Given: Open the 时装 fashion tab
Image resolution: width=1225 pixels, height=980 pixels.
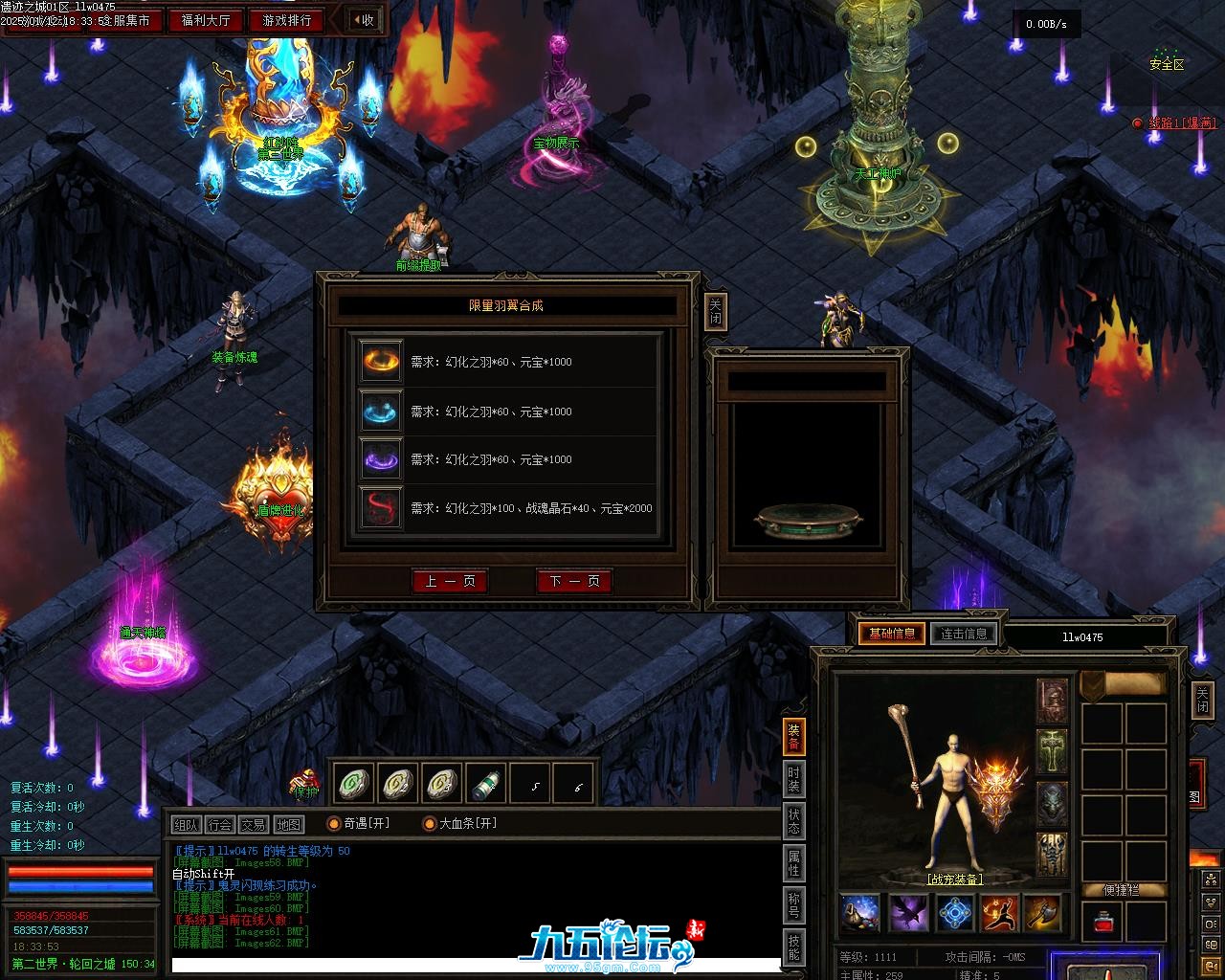Looking at the screenshot, I should (x=794, y=779).
